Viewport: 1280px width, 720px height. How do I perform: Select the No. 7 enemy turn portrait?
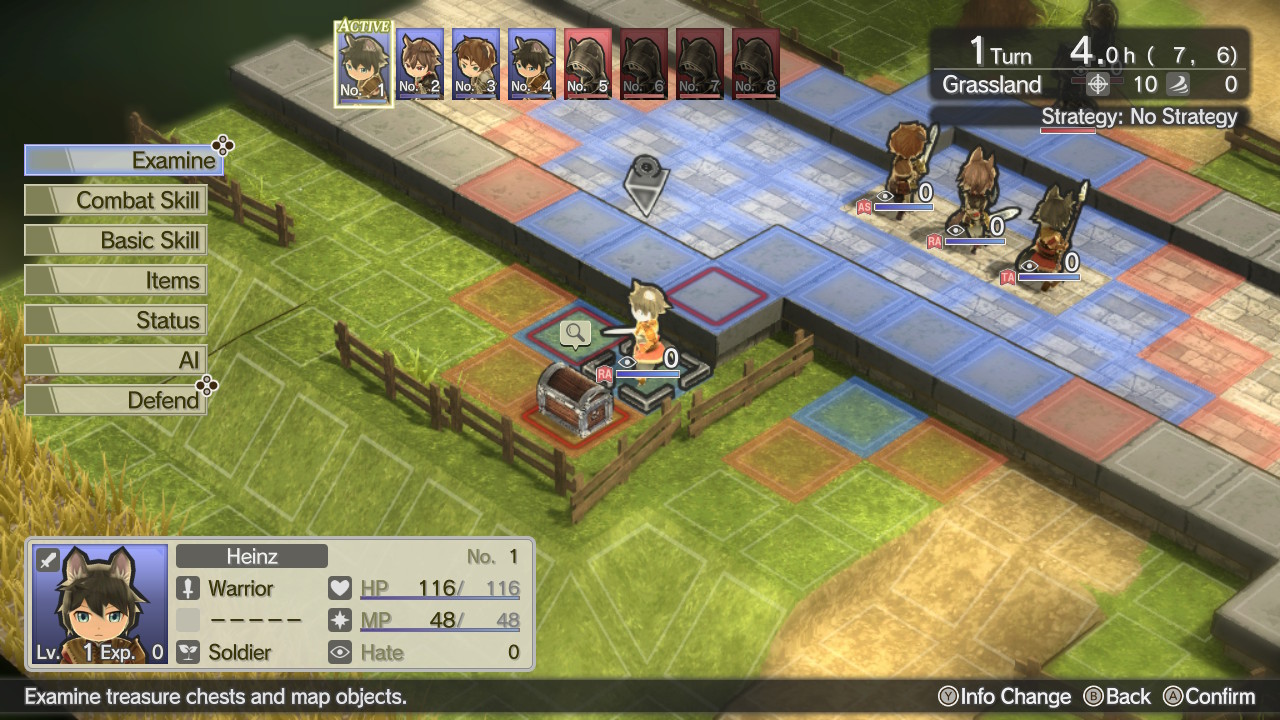700,63
